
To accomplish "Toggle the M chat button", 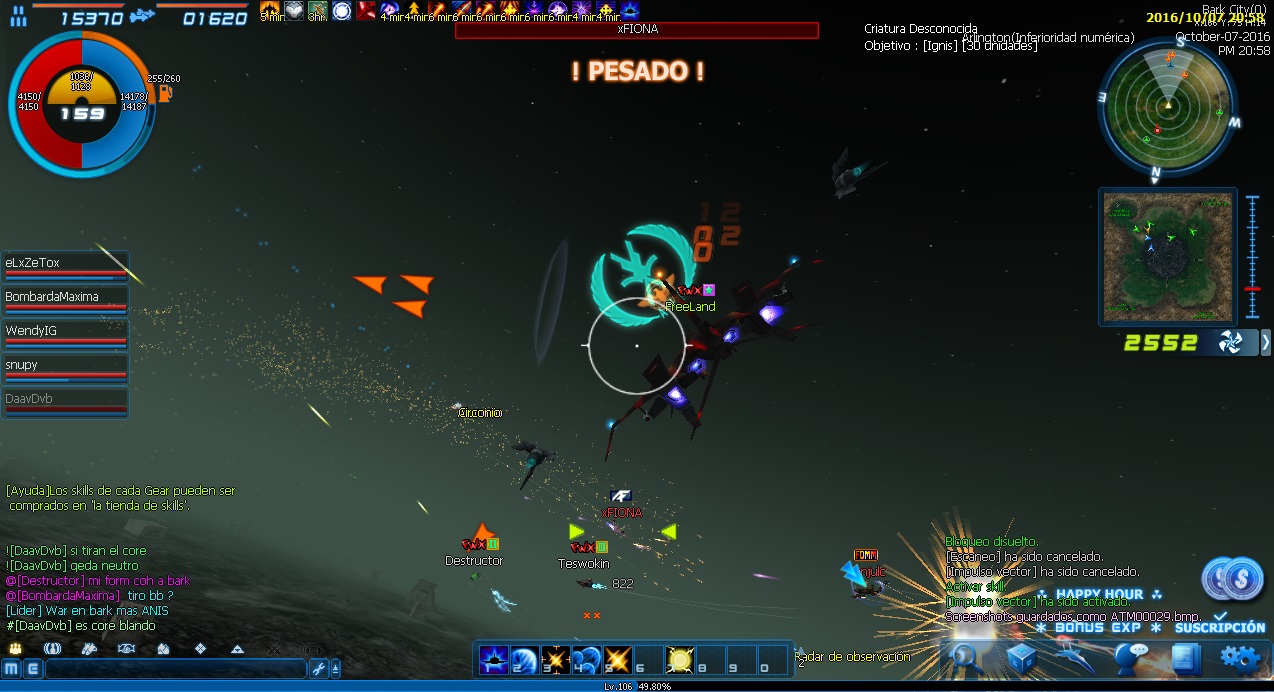I will click(11, 669).
